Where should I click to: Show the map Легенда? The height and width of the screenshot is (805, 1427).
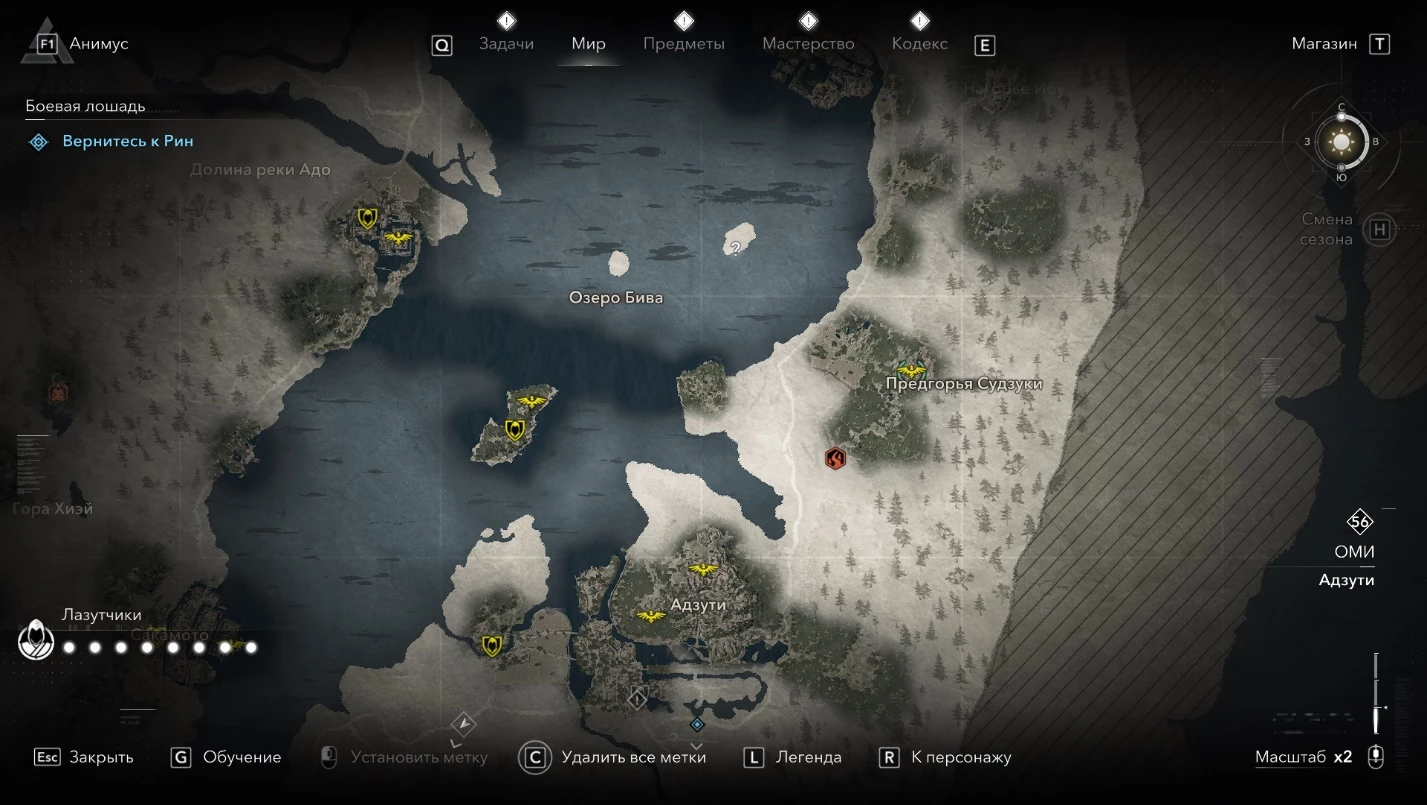tap(808, 757)
